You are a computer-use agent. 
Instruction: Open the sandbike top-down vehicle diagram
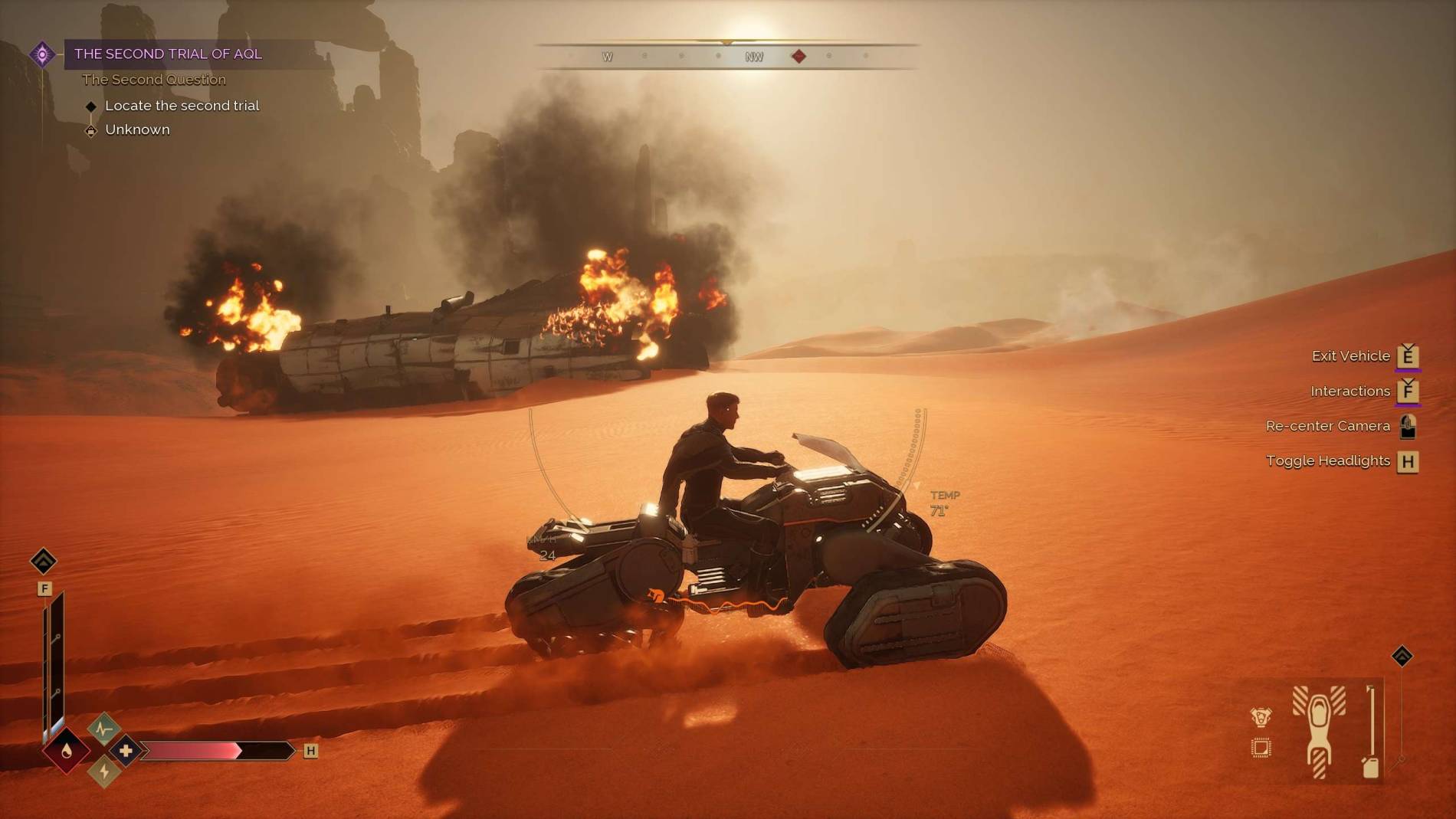click(x=1319, y=731)
